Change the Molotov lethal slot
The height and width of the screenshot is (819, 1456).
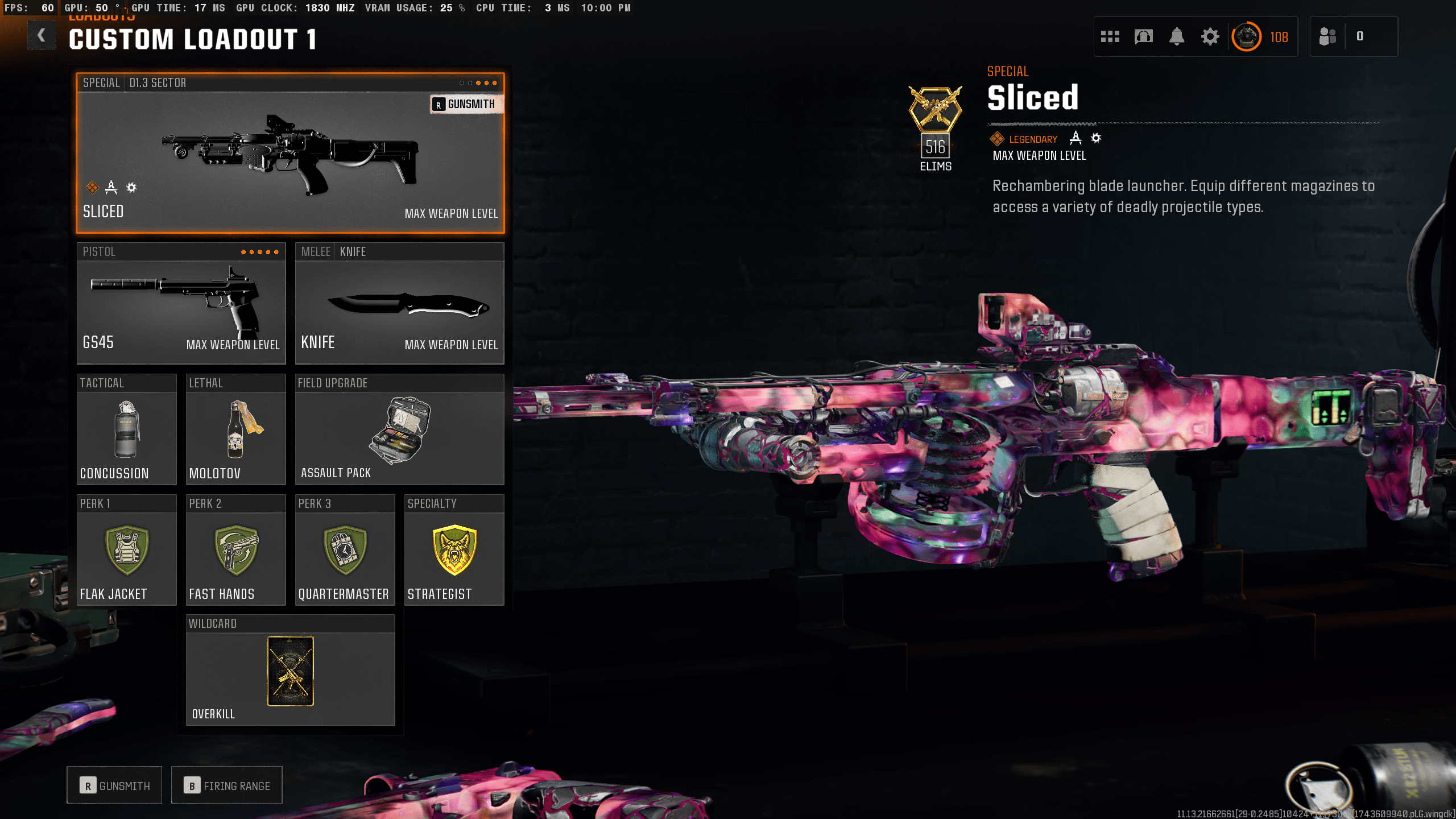(235, 429)
